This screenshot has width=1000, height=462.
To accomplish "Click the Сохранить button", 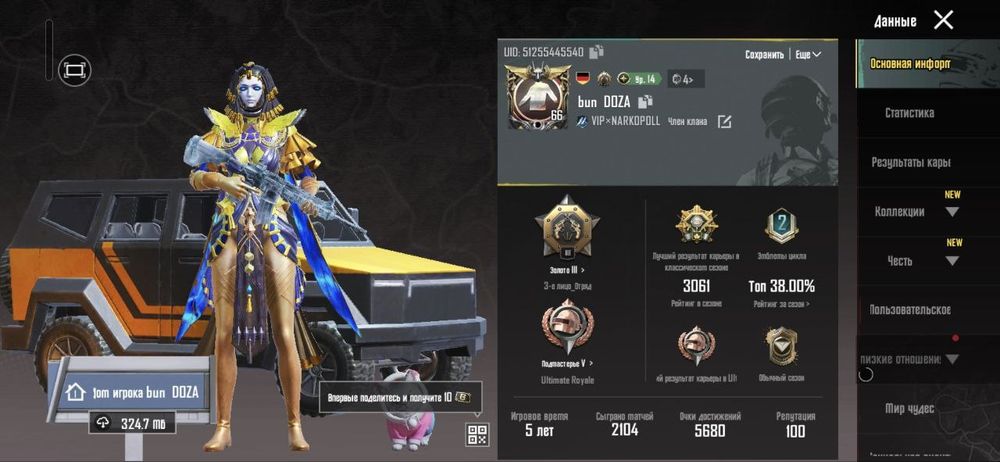I will click(765, 54).
